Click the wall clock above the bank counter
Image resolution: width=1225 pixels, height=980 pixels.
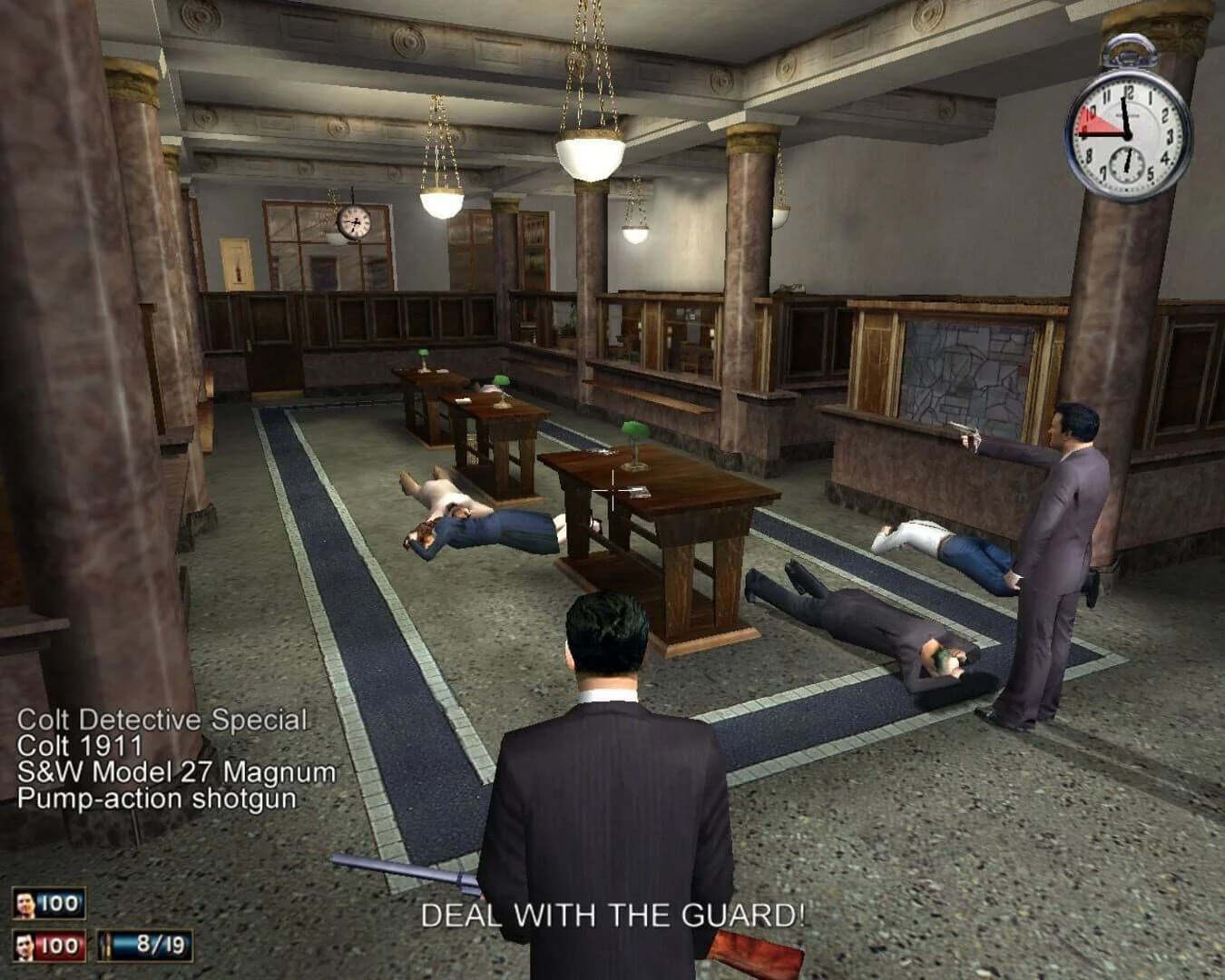coord(354,222)
